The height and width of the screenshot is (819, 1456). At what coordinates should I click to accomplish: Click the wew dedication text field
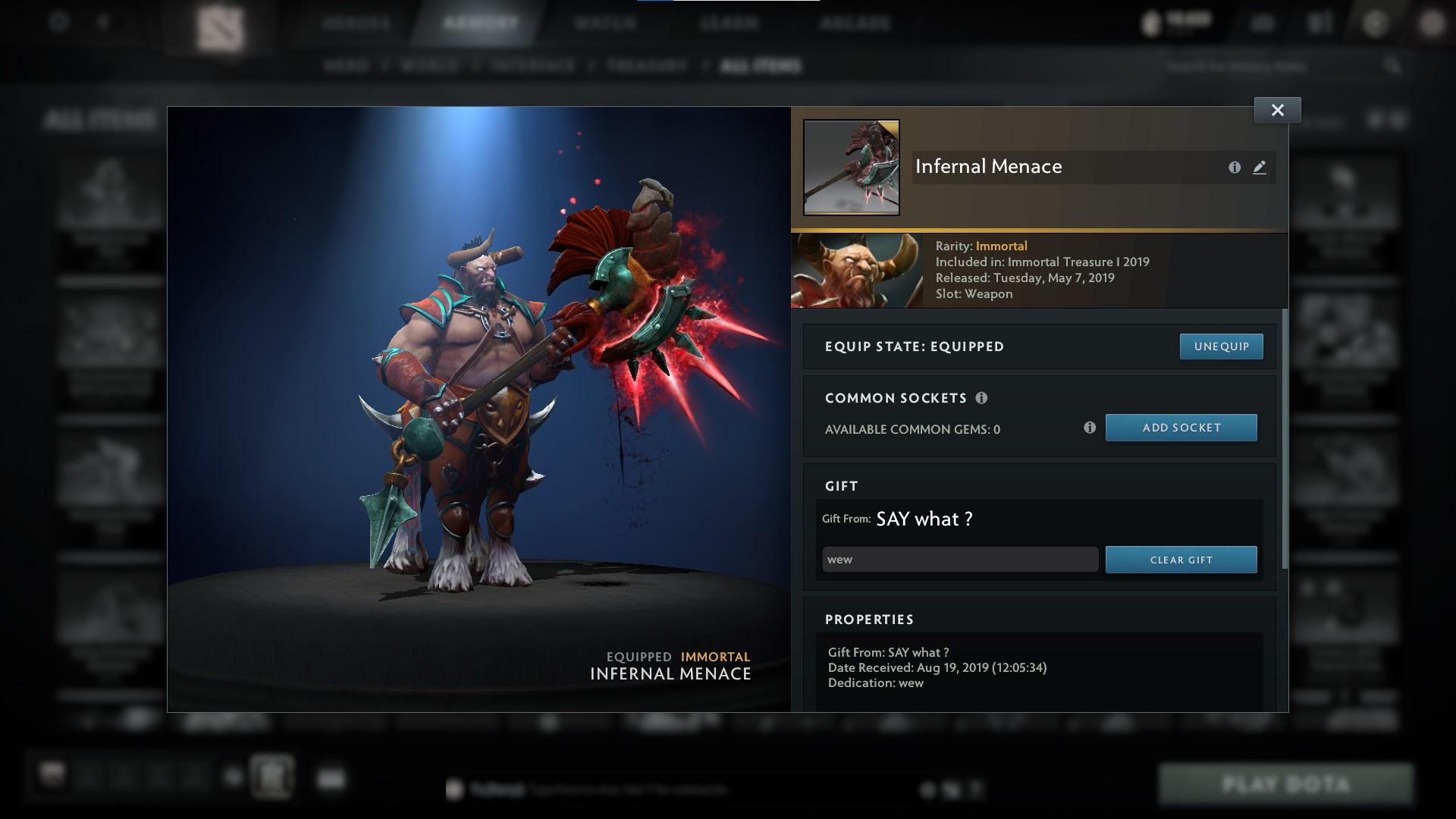[x=959, y=560]
